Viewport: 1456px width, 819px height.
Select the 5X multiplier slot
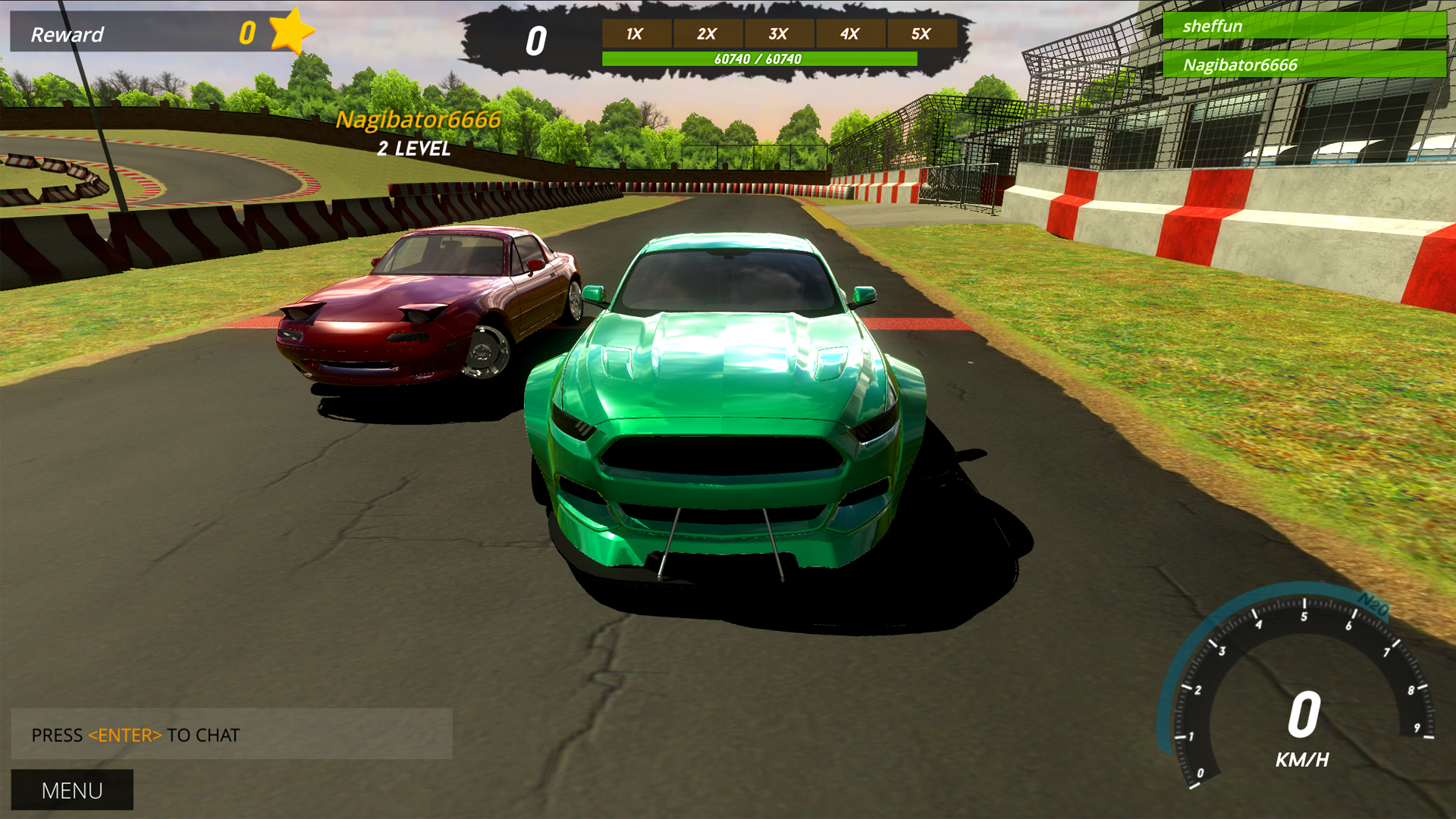[x=921, y=33]
